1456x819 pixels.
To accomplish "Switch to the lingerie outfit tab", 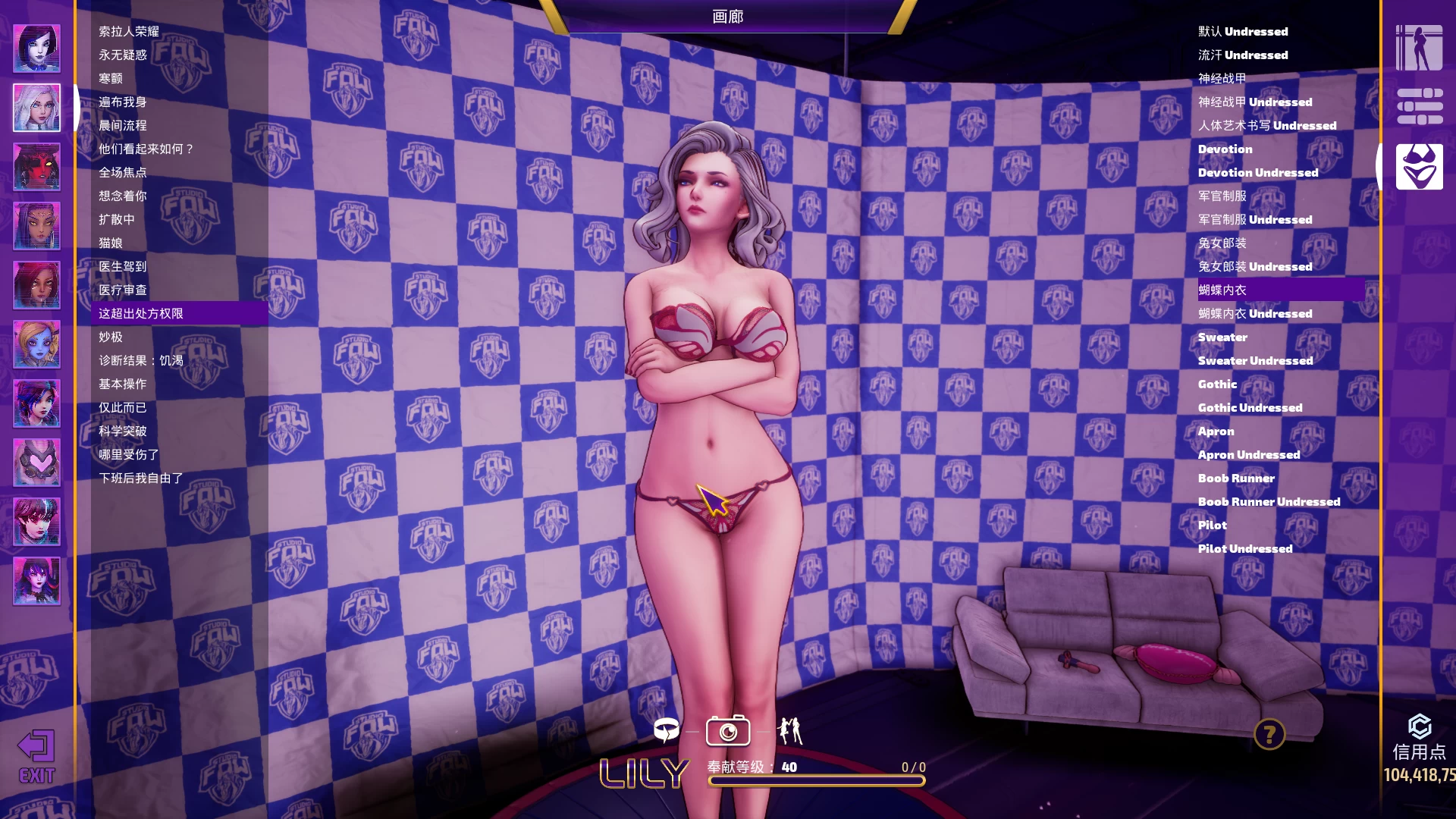I will point(1419,167).
